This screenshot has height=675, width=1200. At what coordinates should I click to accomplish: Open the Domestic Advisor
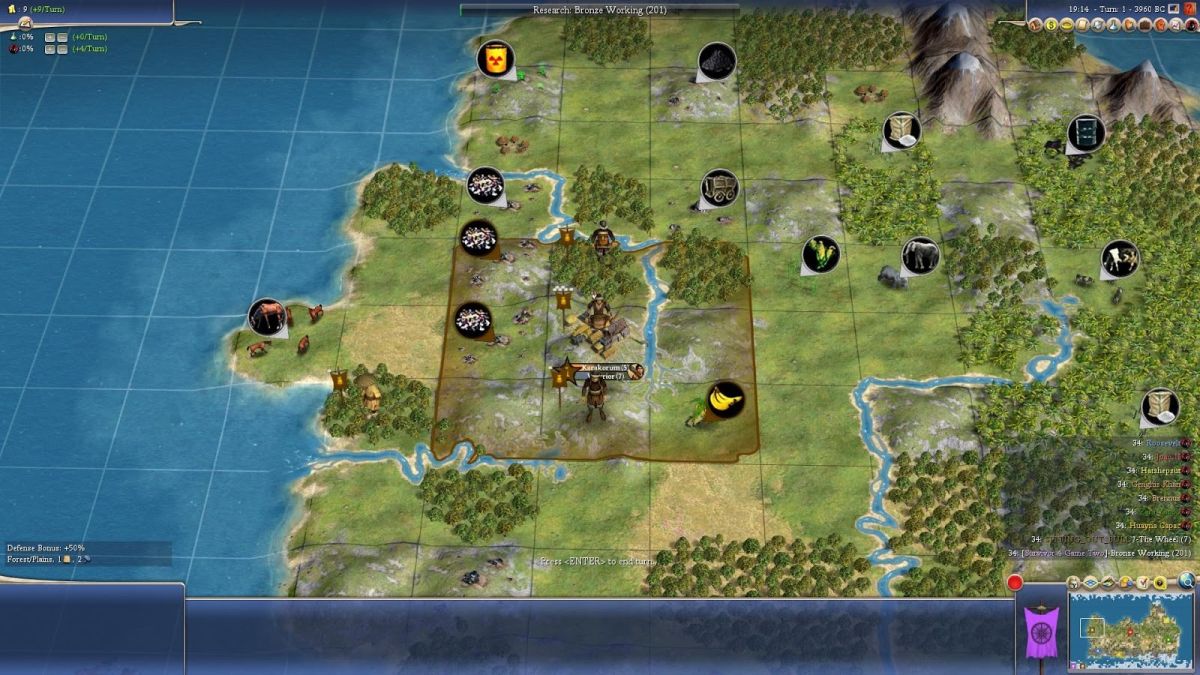point(1037,25)
